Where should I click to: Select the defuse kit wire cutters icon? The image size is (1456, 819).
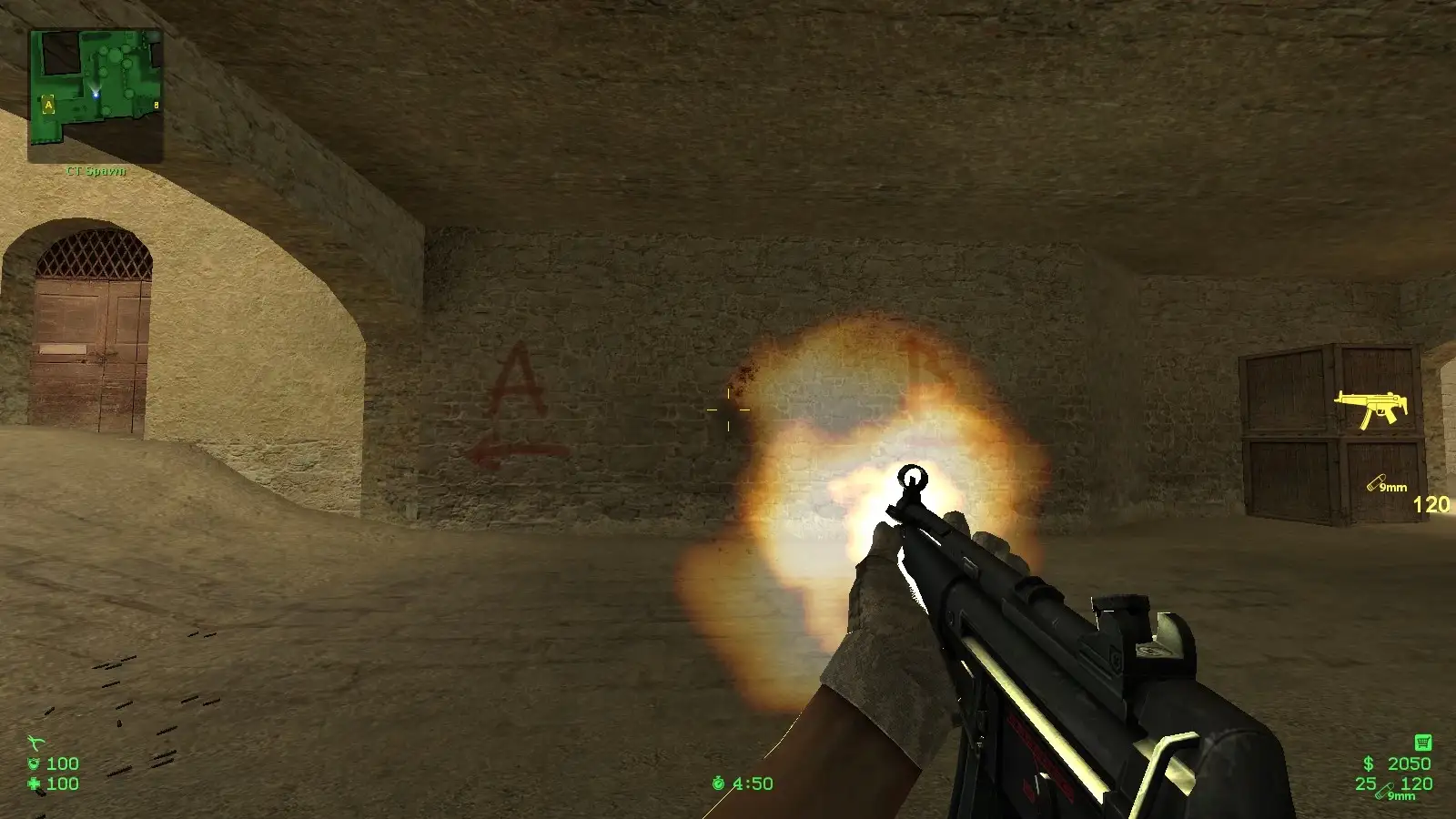click(x=35, y=743)
